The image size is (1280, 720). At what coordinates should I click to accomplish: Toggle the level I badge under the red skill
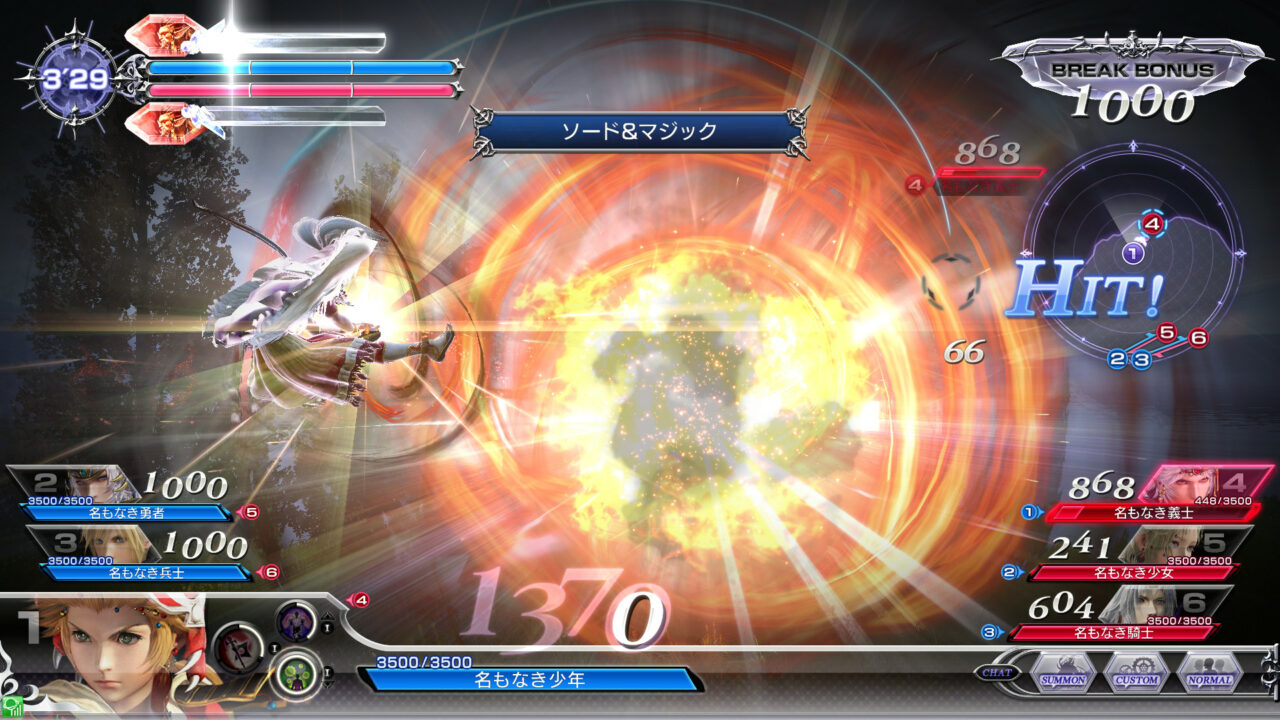click(x=274, y=647)
